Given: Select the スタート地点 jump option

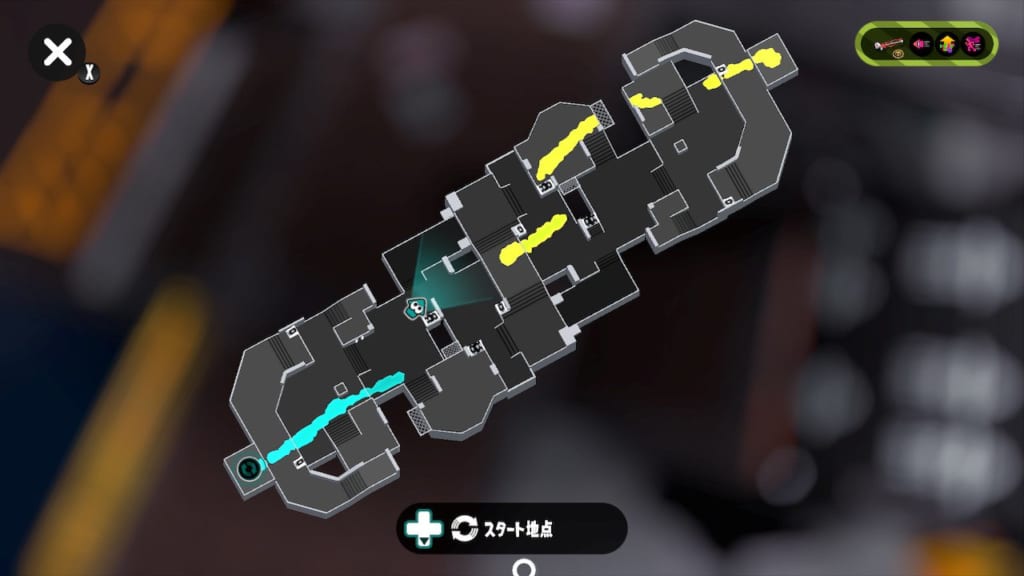Looking at the screenshot, I should click(x=512, y=527).
